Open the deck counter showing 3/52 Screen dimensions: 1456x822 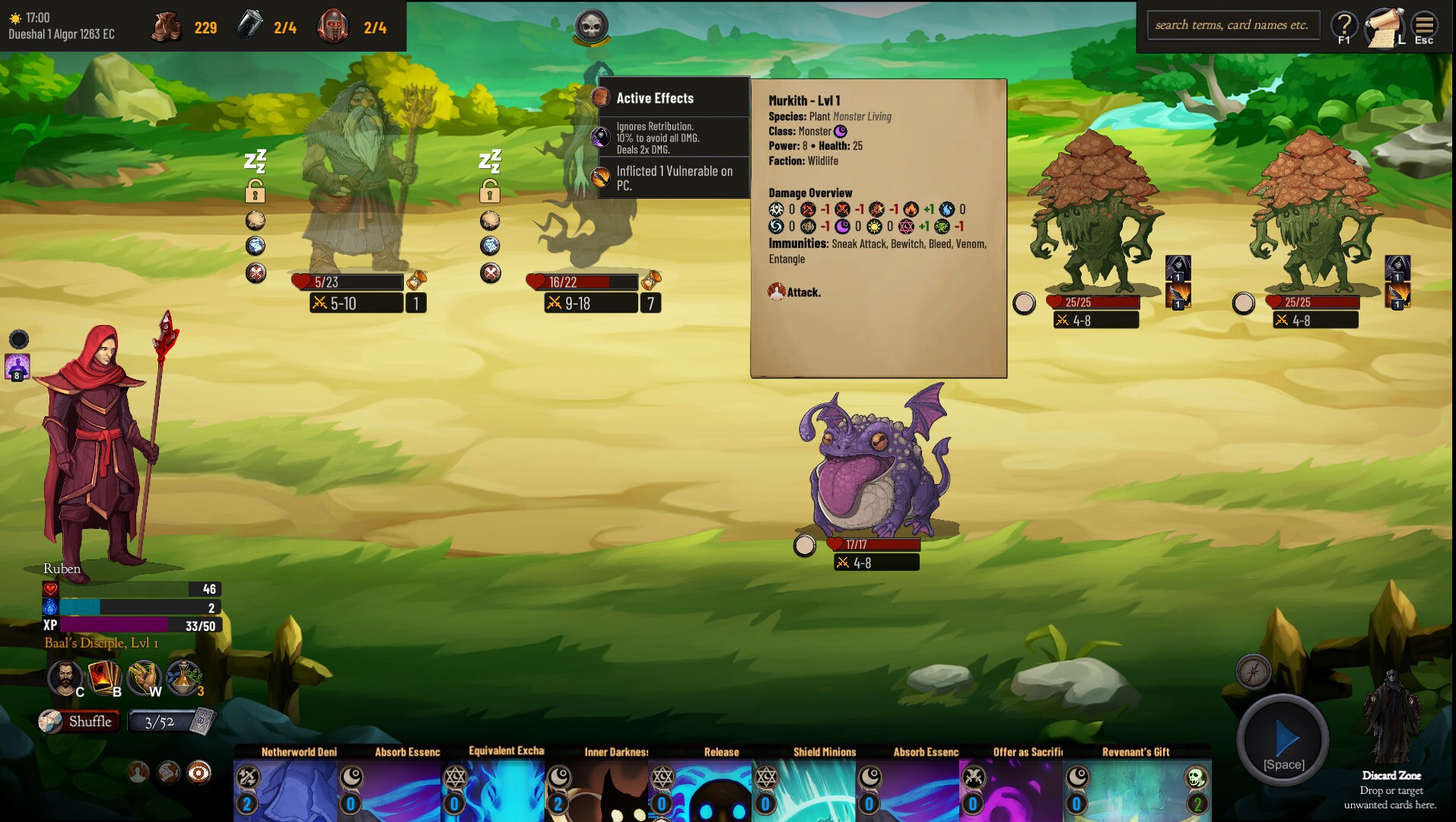160,720
